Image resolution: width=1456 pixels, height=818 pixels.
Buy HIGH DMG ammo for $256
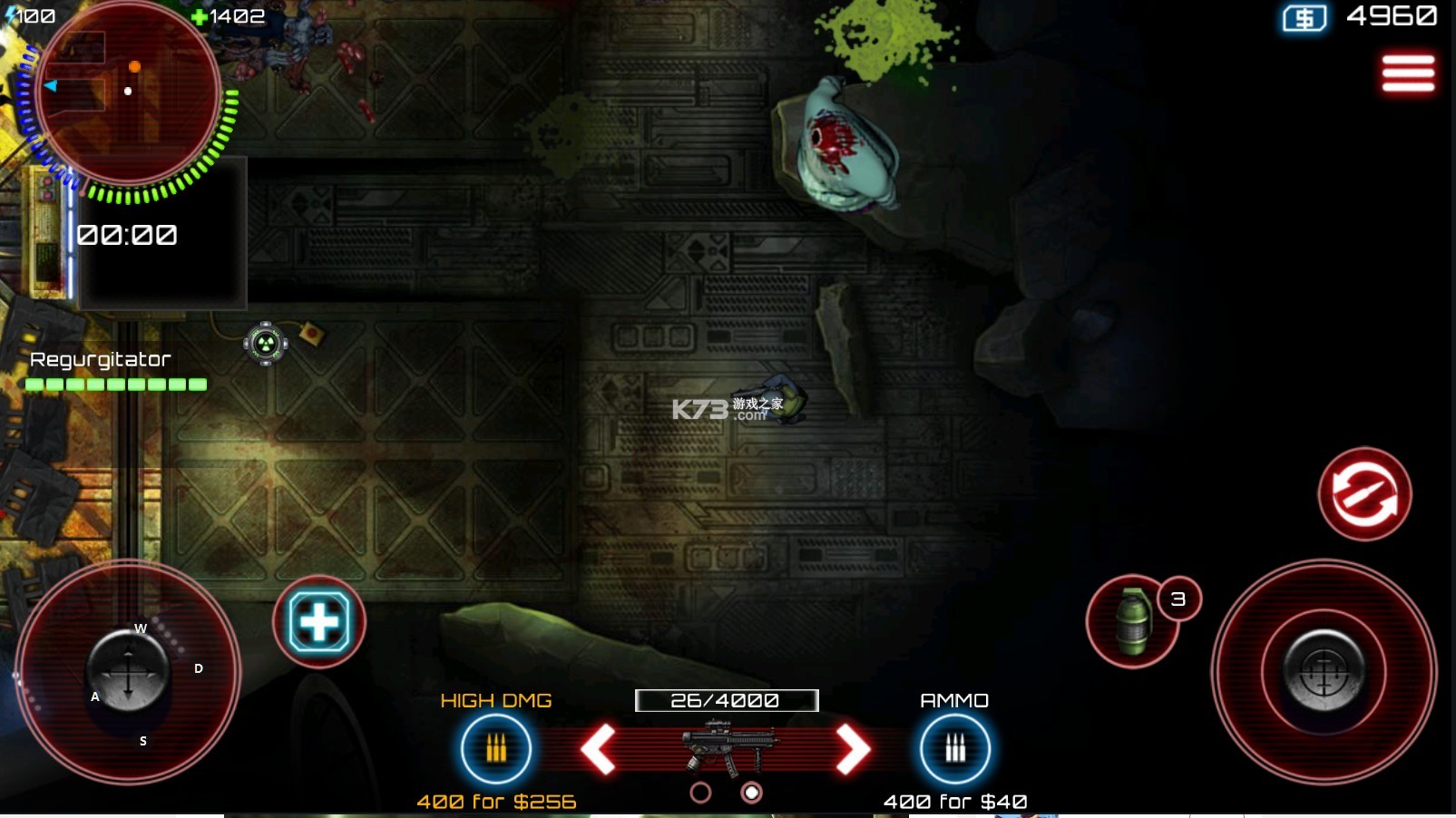pyautogui.click(x=495, y=749)
